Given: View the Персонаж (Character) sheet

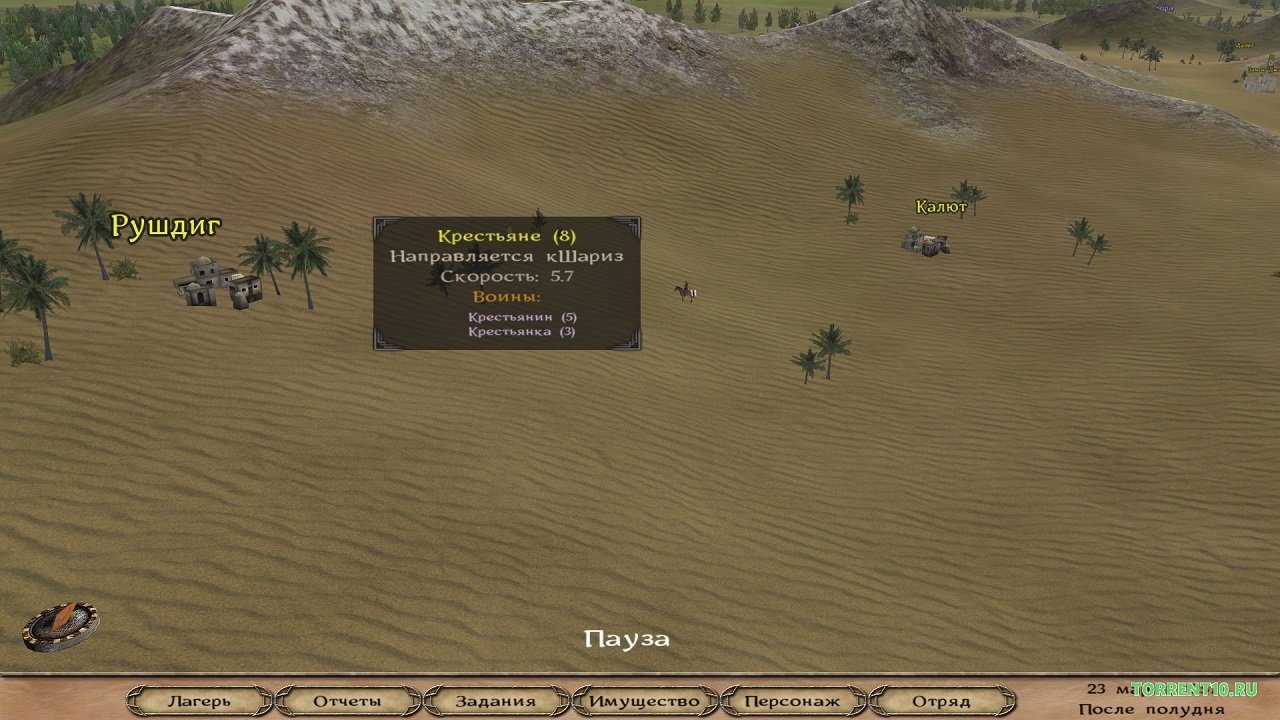Looking at the screenshot, I should pos(792,701).
